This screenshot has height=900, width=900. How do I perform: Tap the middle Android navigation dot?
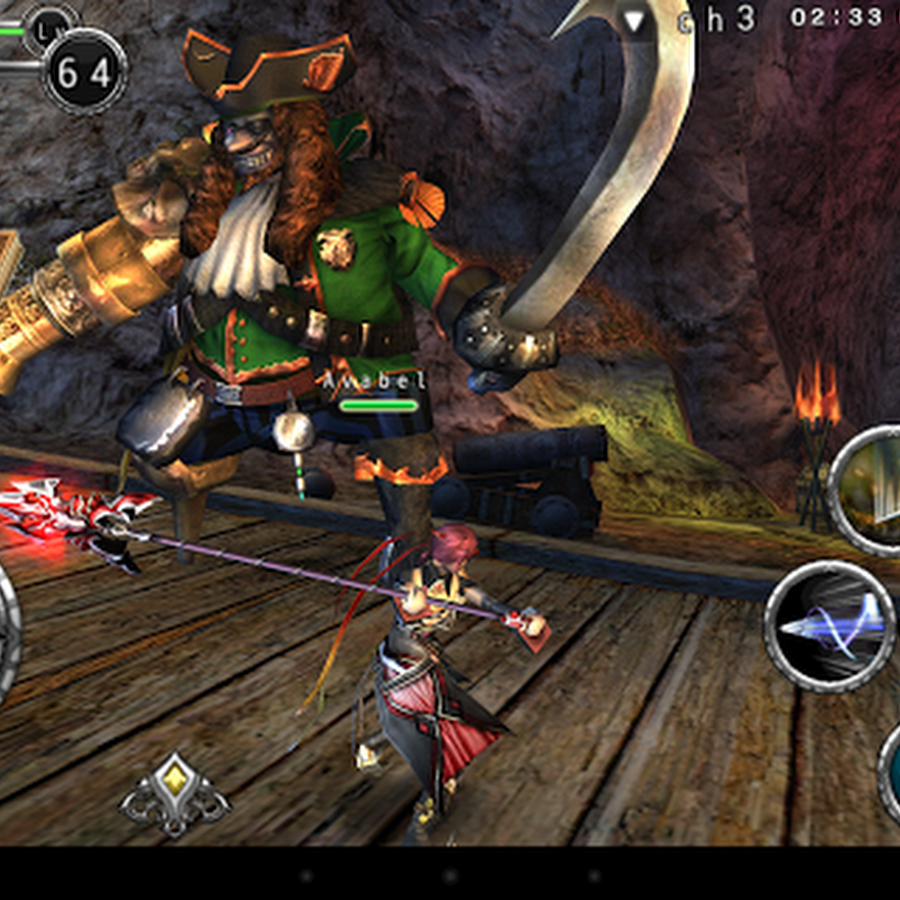click(449, 876)
